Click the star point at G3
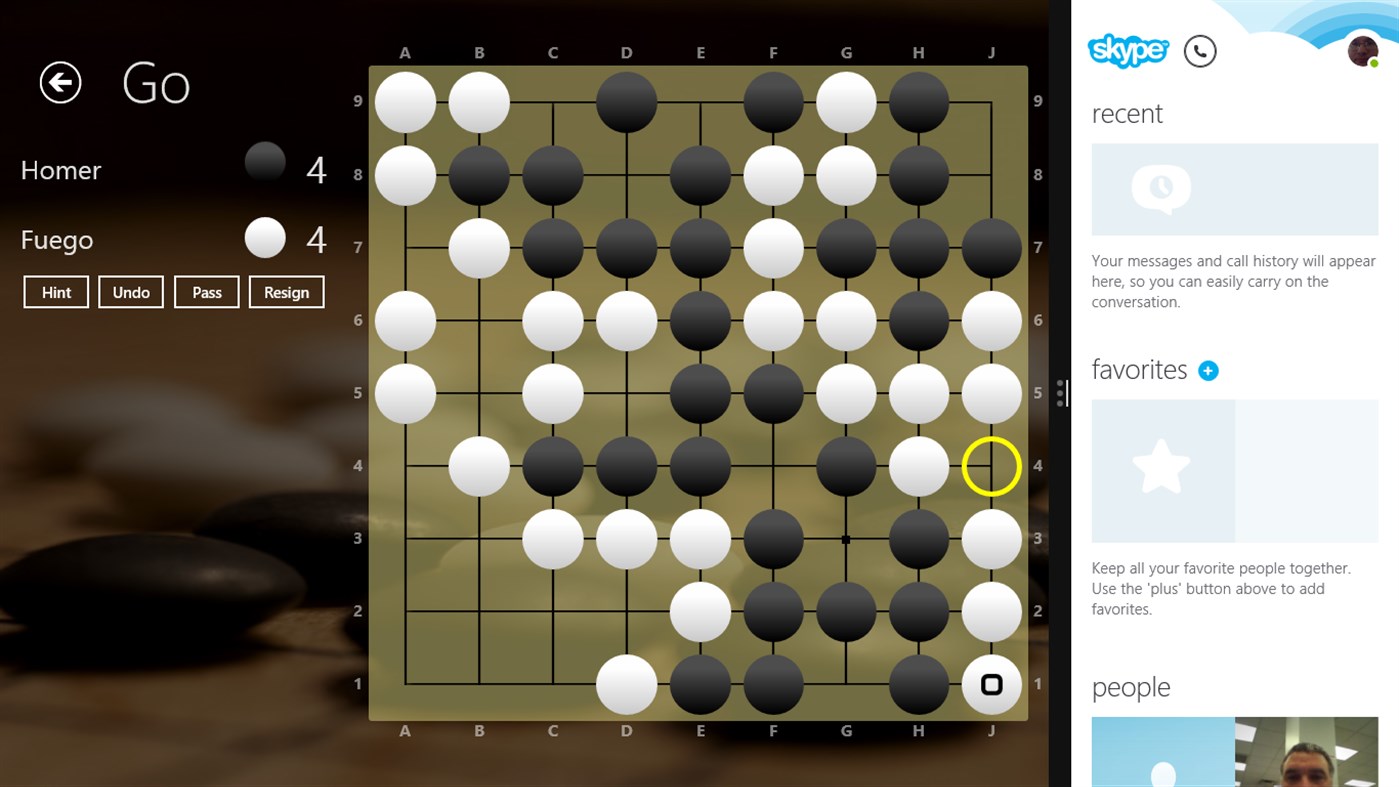This screenshot has height=787, width=1399. (845, 539)
